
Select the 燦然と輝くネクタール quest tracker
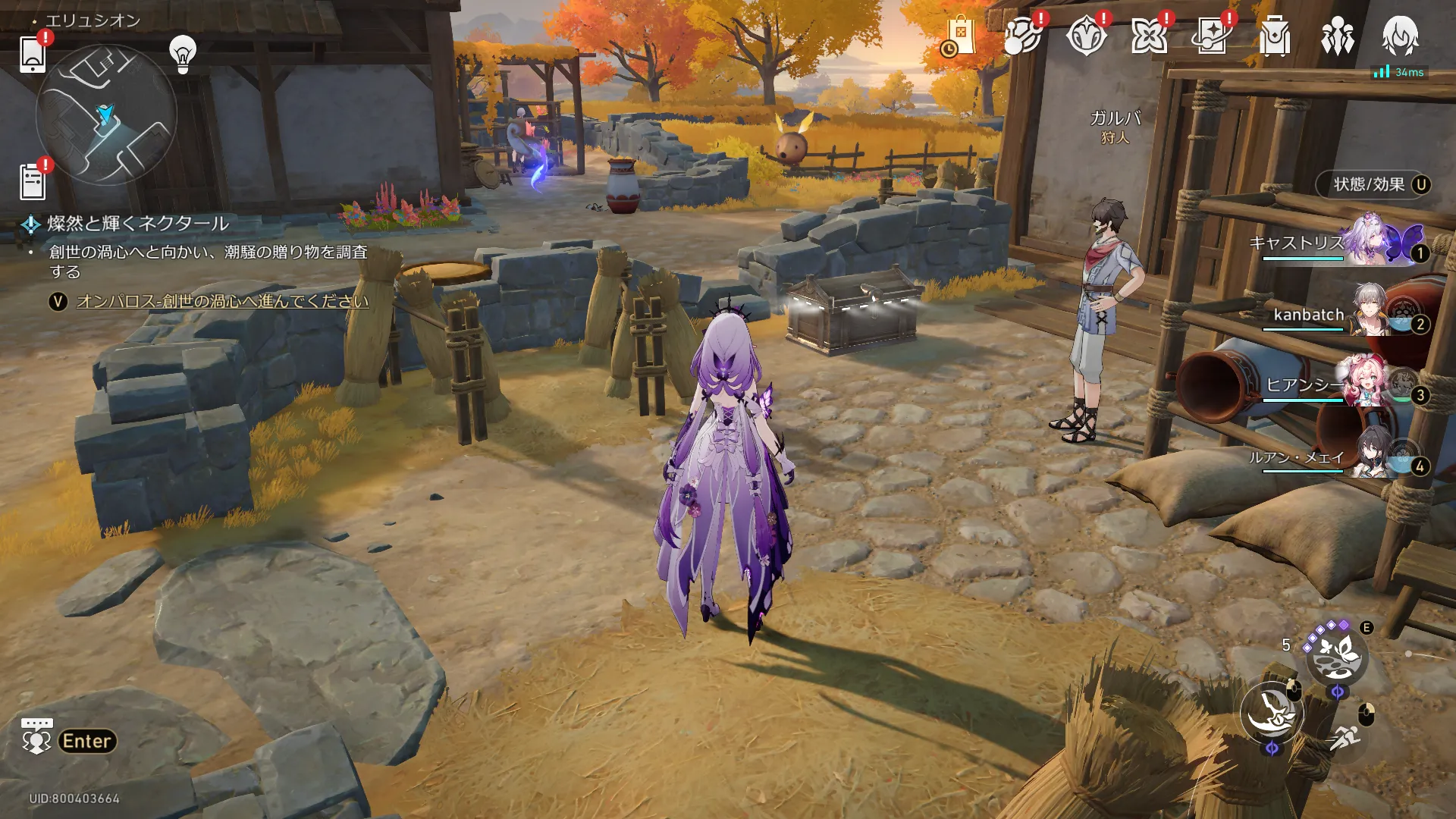138,224
